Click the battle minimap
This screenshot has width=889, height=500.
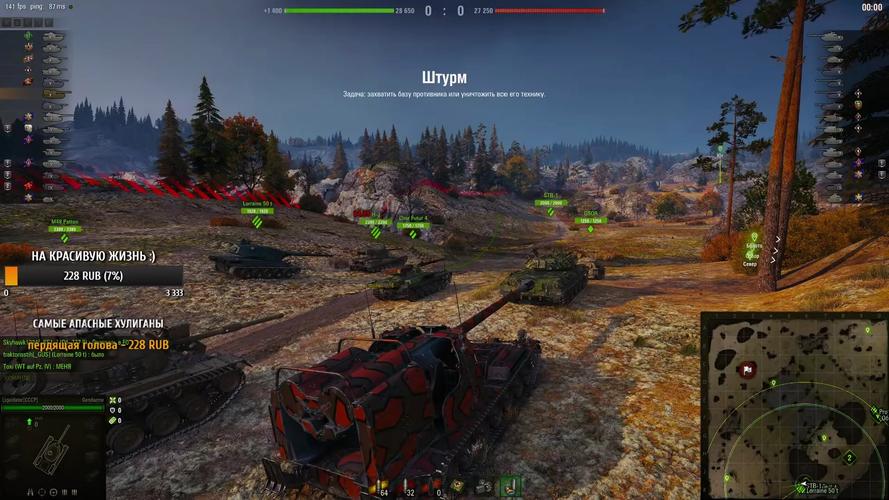click(x=794, y=405)
